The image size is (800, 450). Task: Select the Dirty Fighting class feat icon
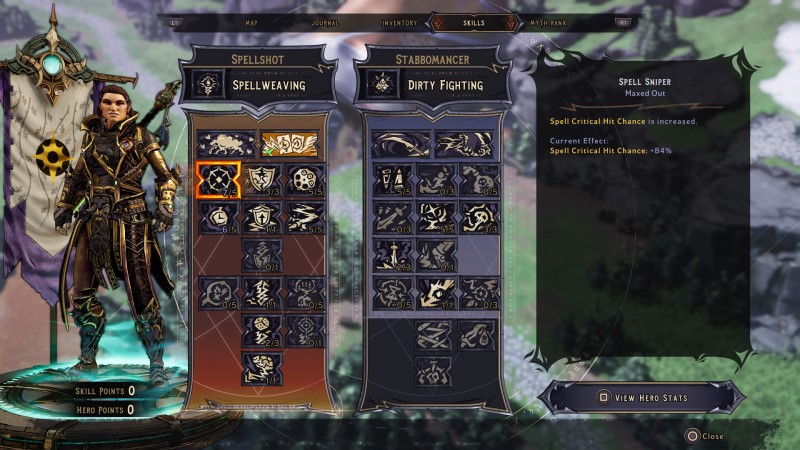point(383,83)
